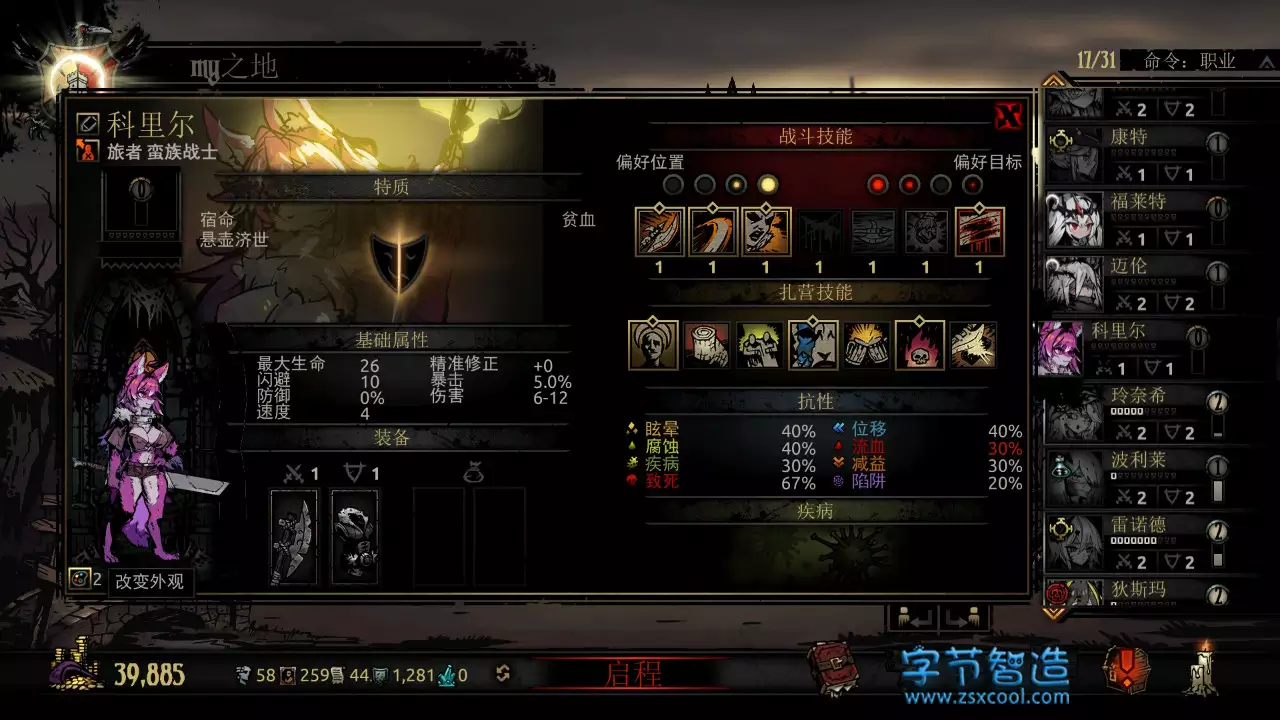Click the bandage roll camping skill
Screen dimensions: 1280x720
point(707,343)
